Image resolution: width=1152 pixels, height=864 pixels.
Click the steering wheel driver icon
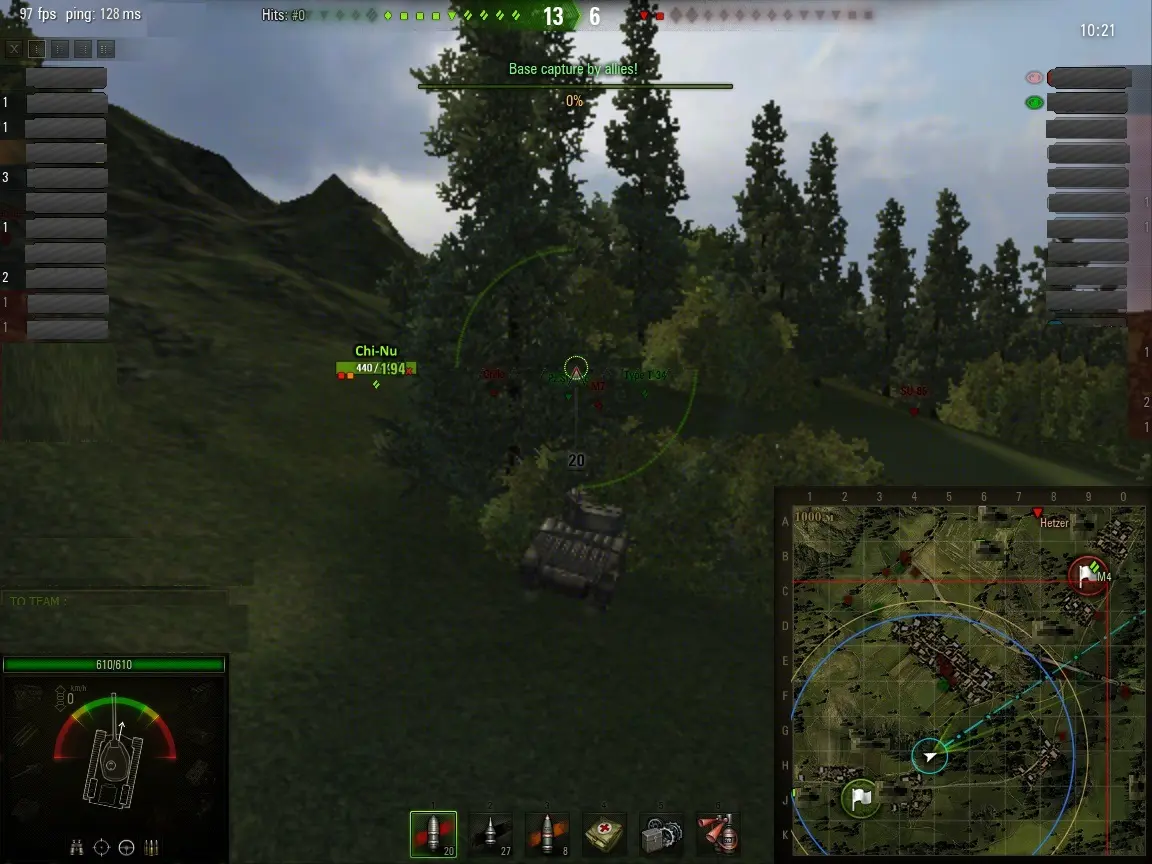point(126,847)
